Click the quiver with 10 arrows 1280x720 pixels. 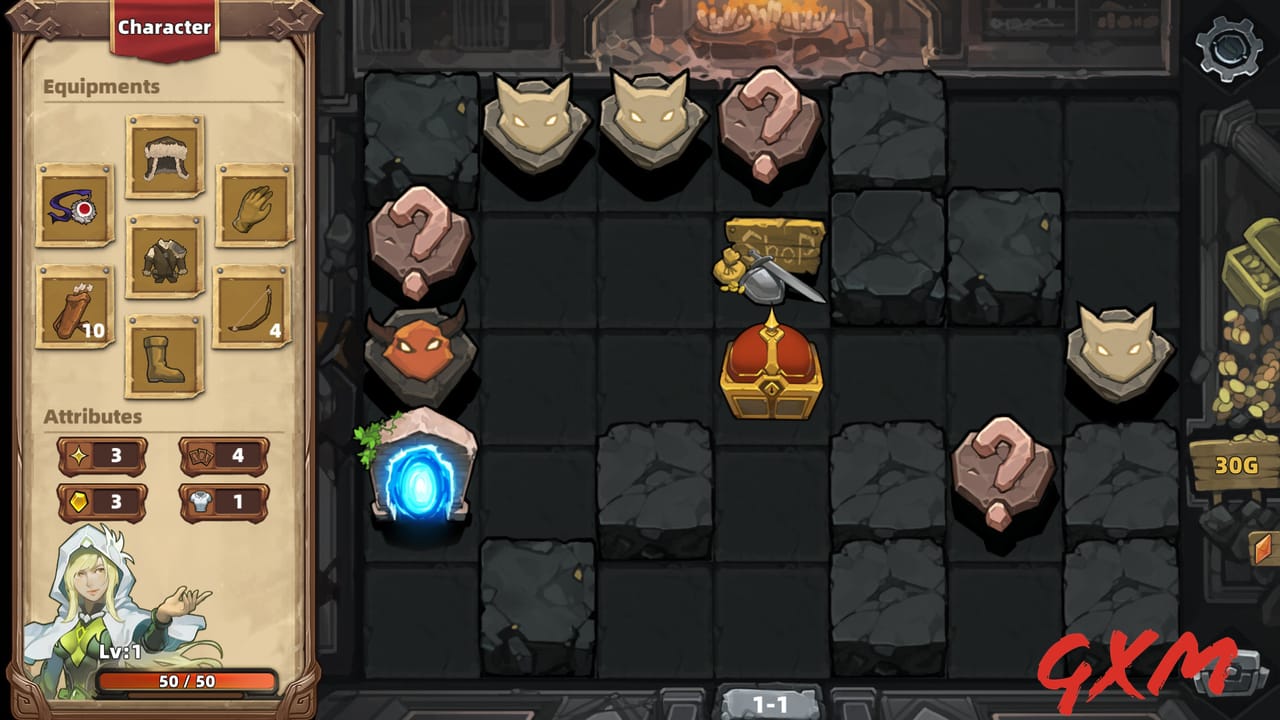click(x=75, y=308)
